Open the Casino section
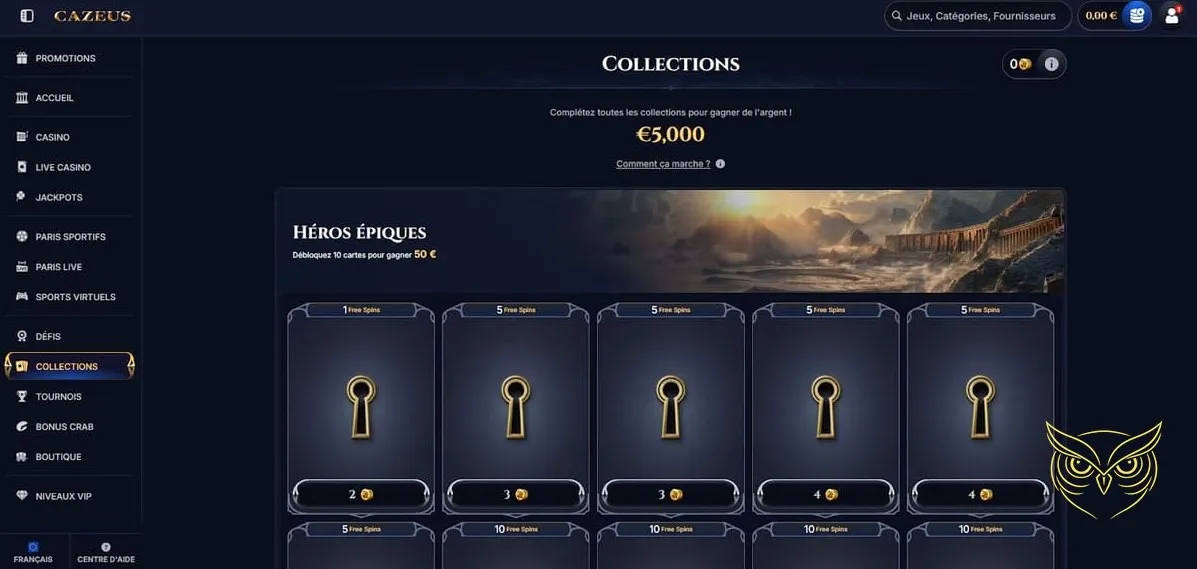 pos(52,137)
